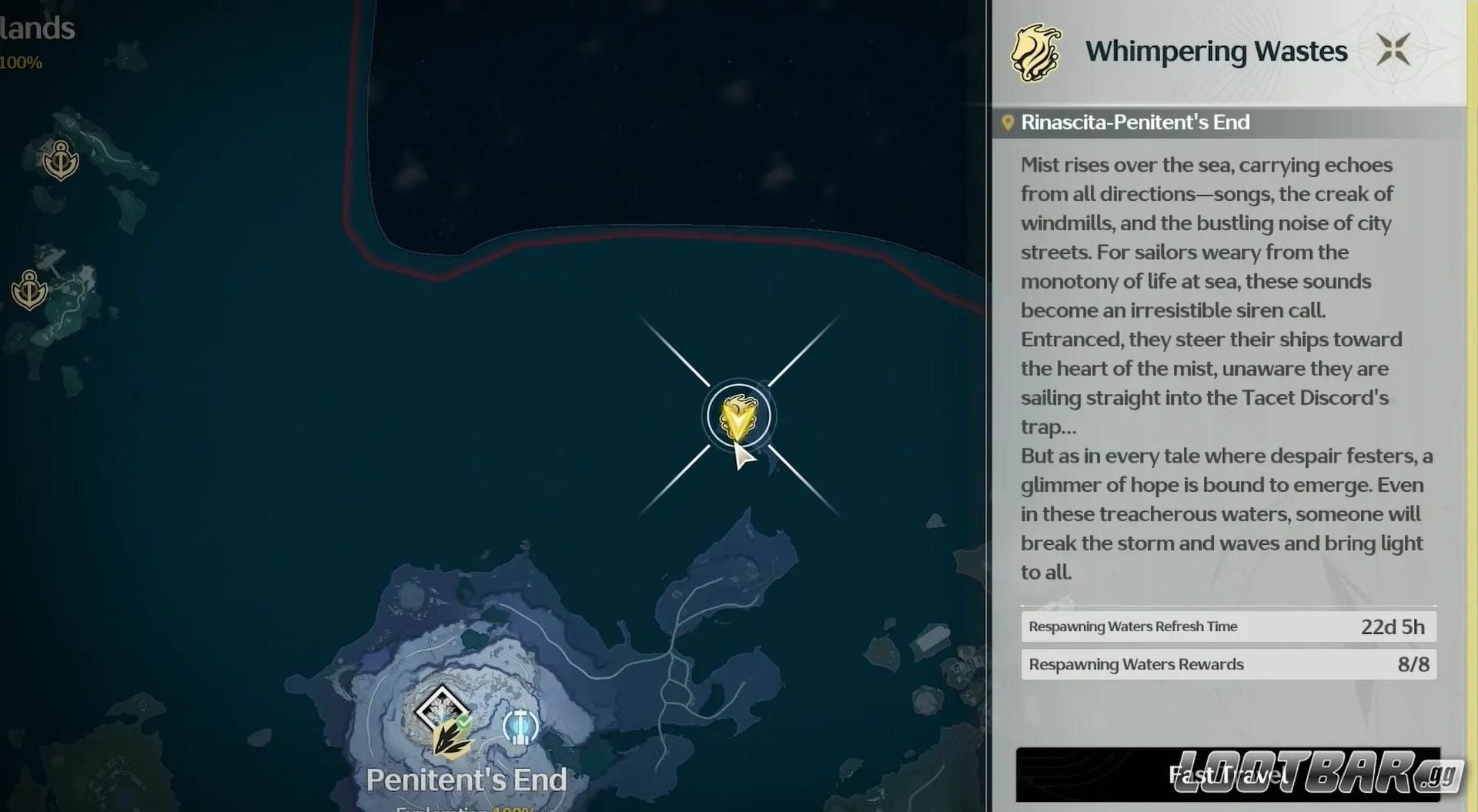This screenshot has width=1478, height=812.
Task: Click the lands region title at top left
Action: pos(37,28)
